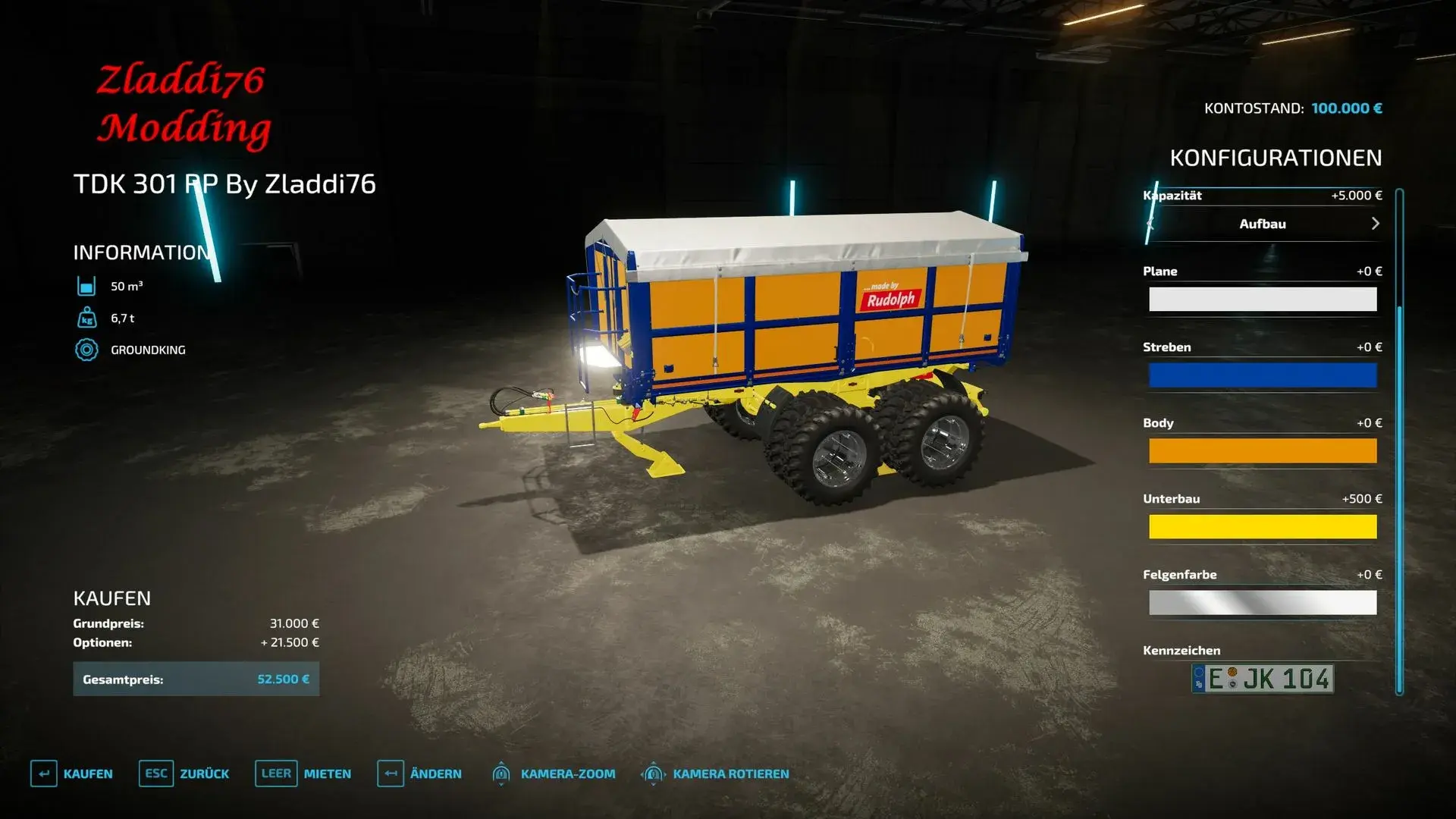This screenshot has width=1456, height=819.
Task: Open the next Aufbau configuration with right chevron
Action: click(x=1375, y=224)
